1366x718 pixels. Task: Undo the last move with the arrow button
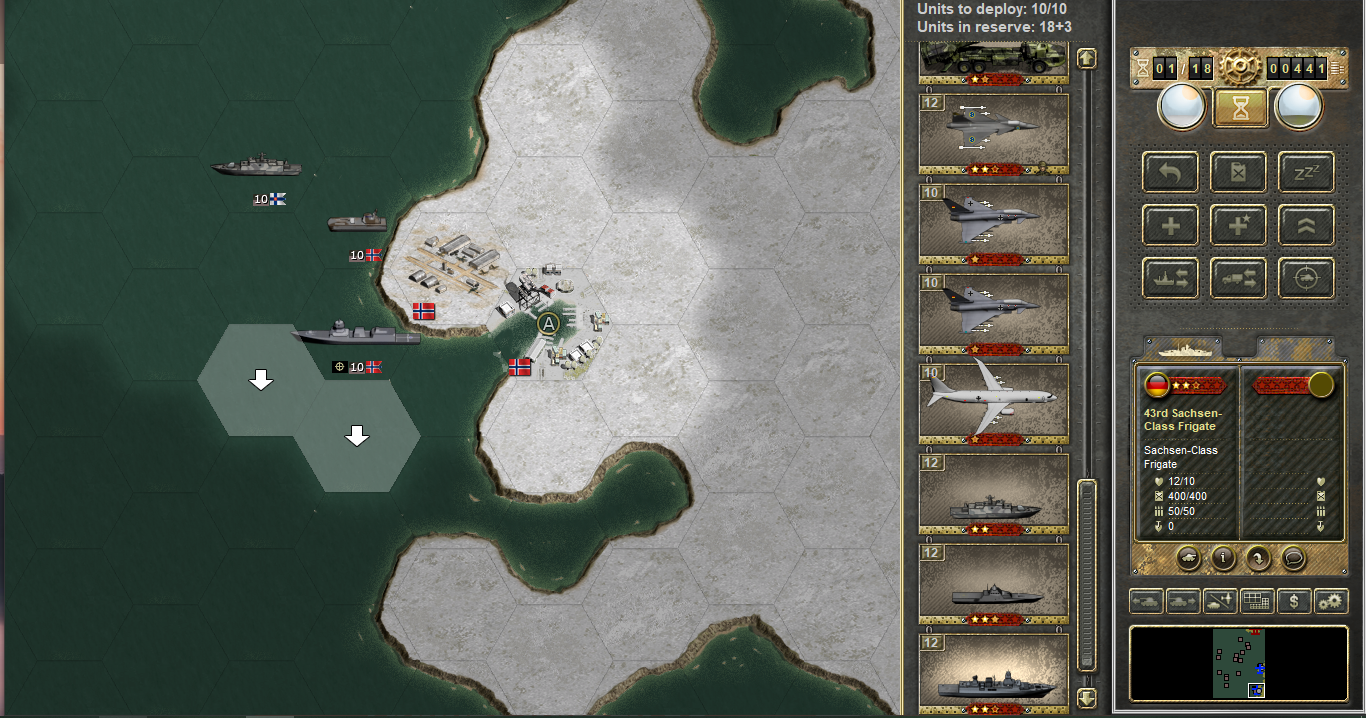point(1170,172)
